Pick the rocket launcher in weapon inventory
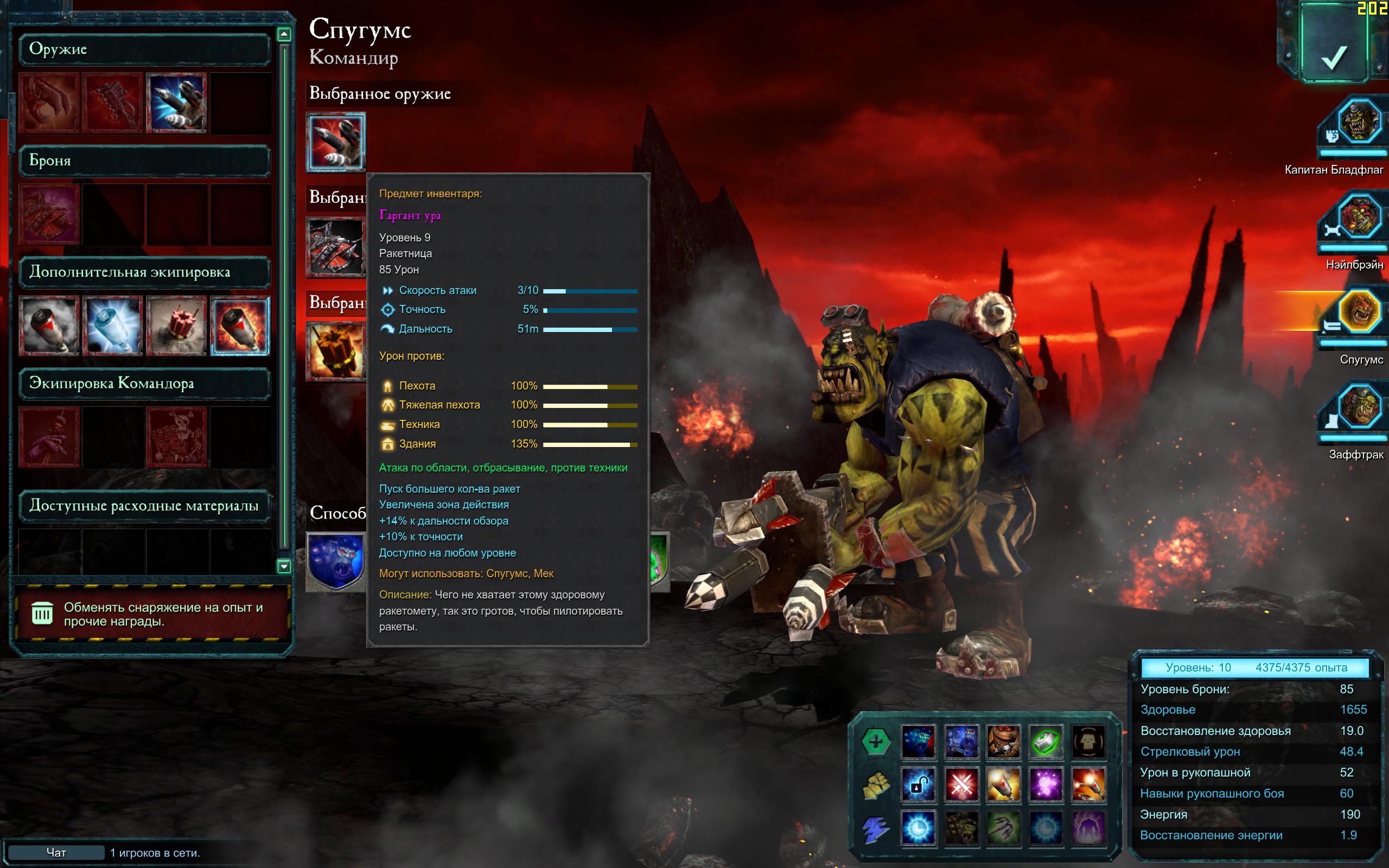Viewport: 1389px width, 868px height. coord(176,103)
